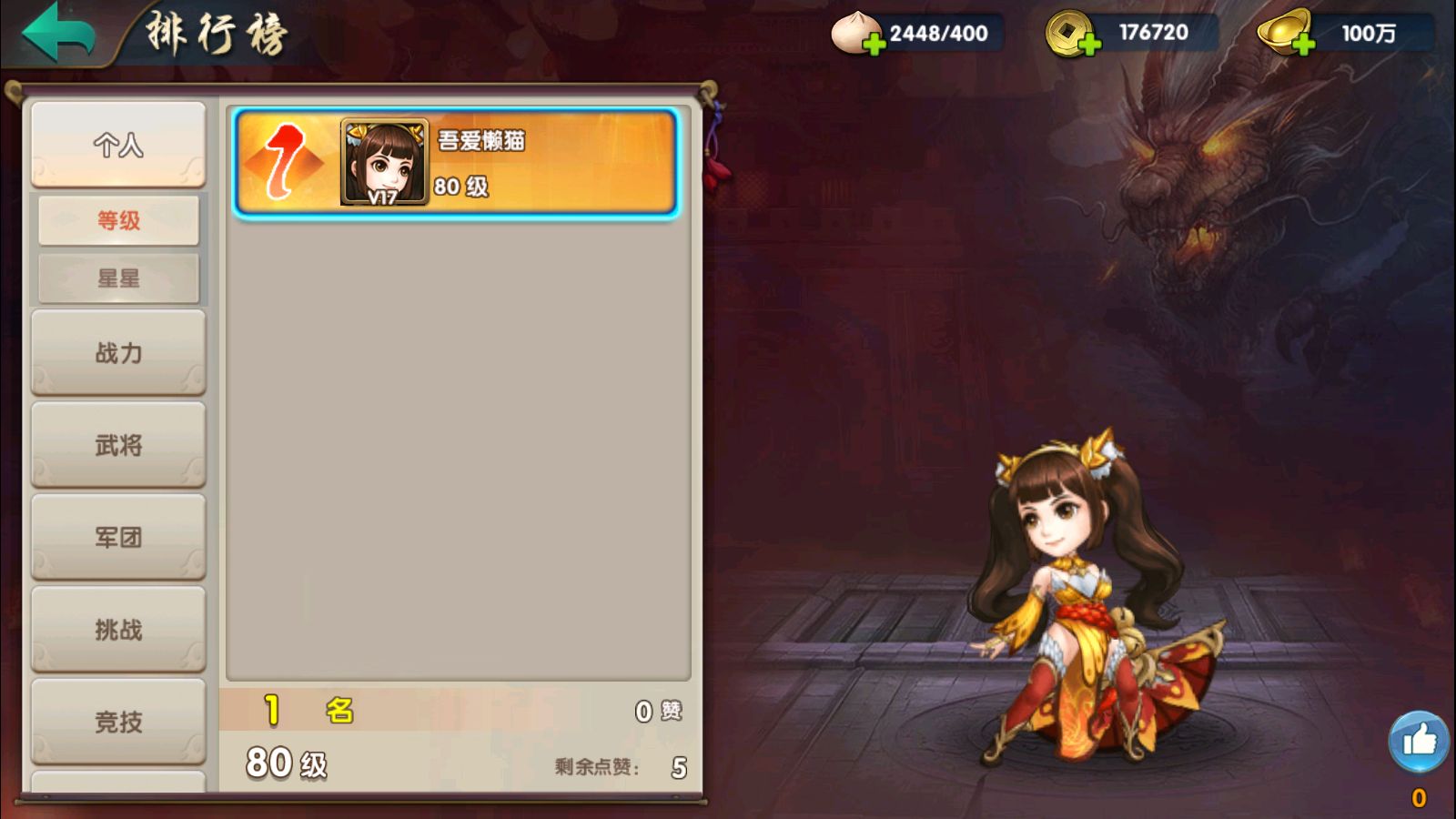Image resolution: width=1456 pixels, height=819 pixels.
Task: View the 挑战 ranking tab
Action: coord(118,630)
